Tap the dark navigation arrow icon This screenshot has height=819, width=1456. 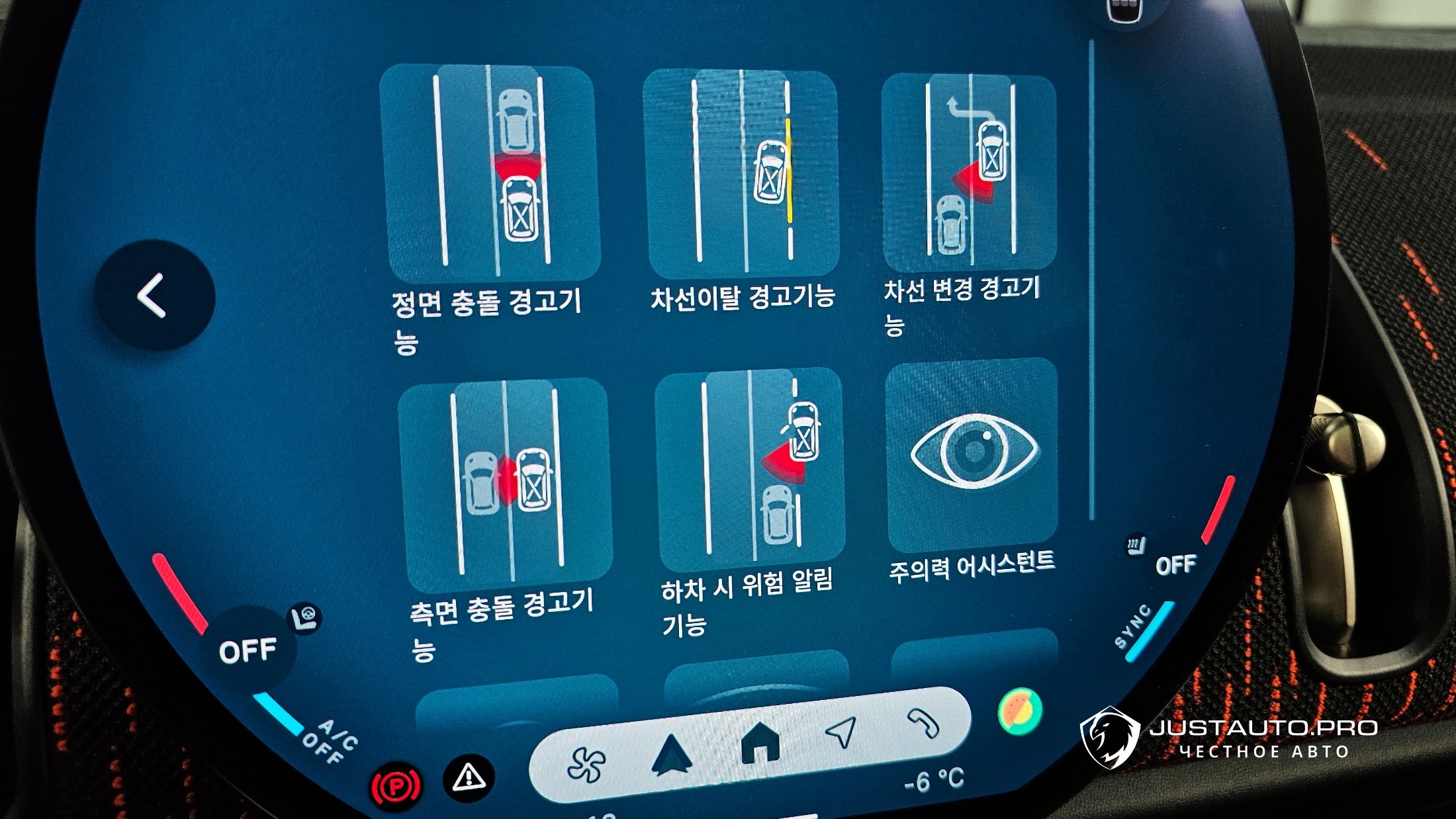coord(672,754)
